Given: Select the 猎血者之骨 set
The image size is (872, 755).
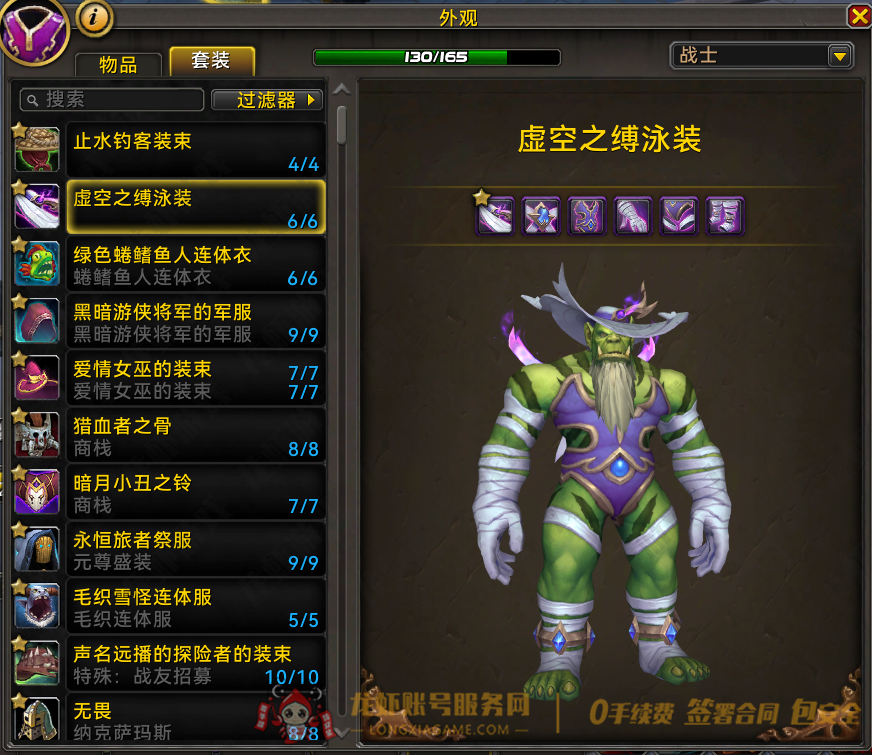Looking at the screenshot, I should [x=195, y=435].
